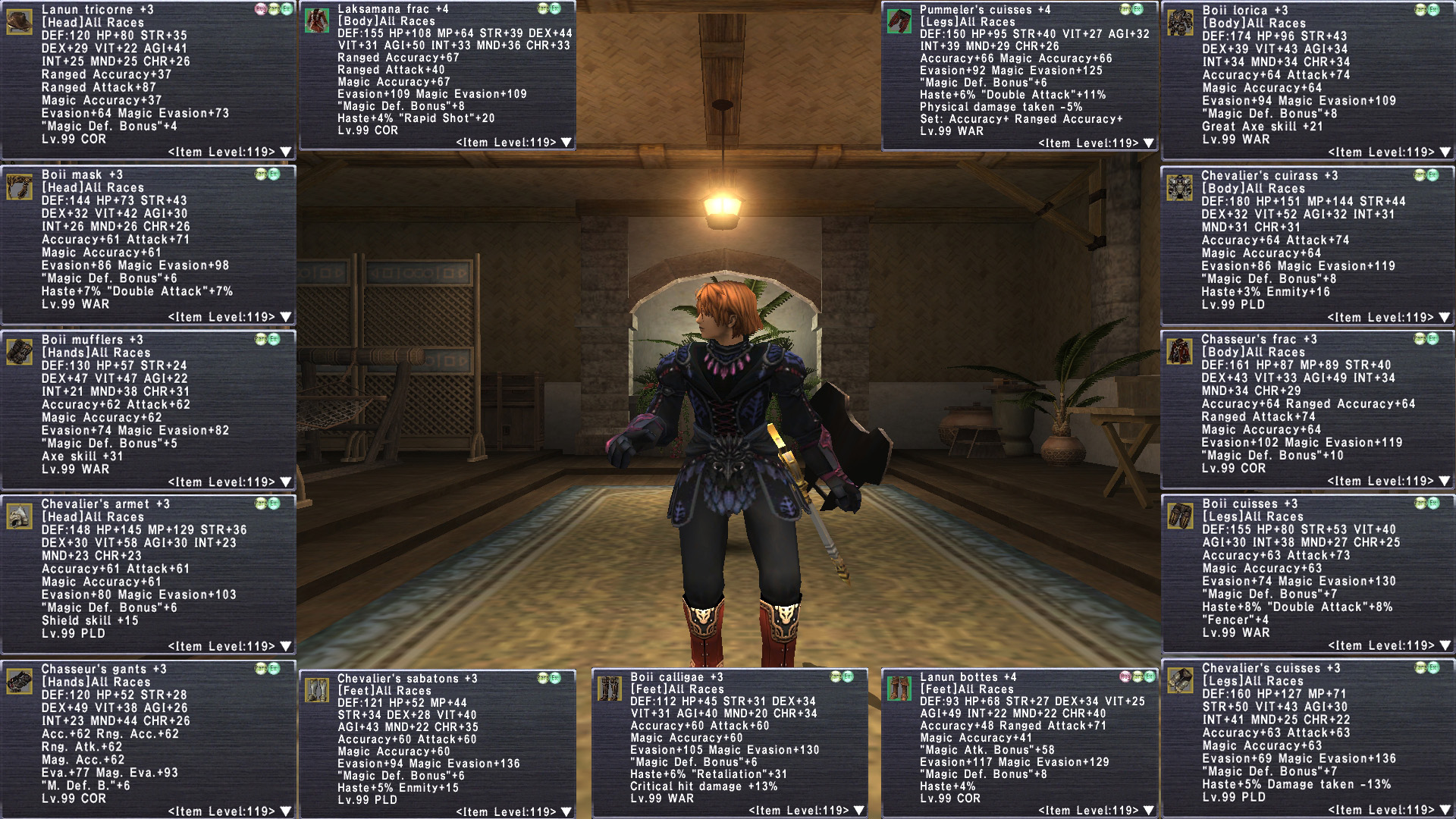Select the Lanun tricorne +3 item icon
This screenshot has width=1456, height=819.
point(19,21)
